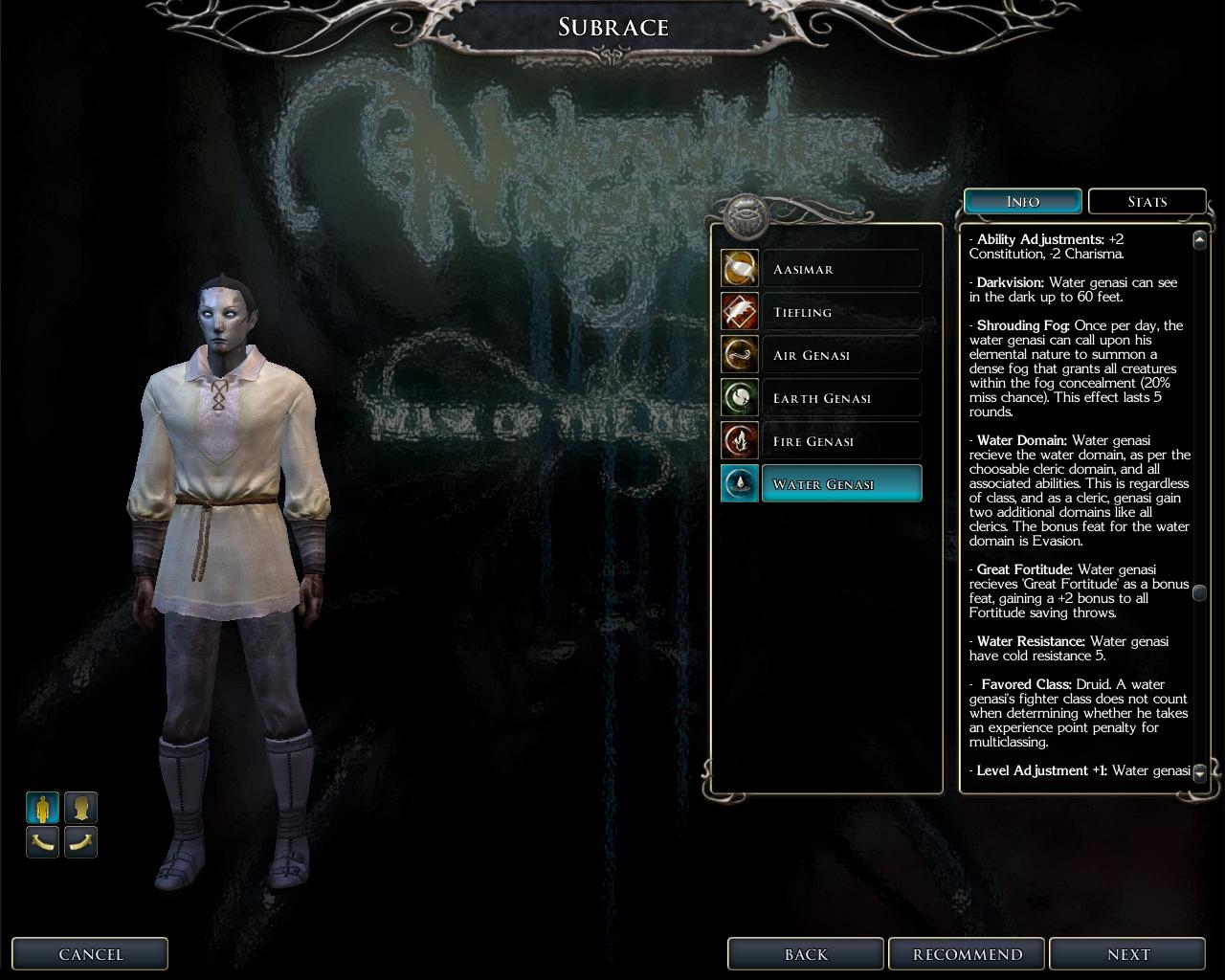
Task: Select the Water Genasi entry
Action: click(841, 484)
